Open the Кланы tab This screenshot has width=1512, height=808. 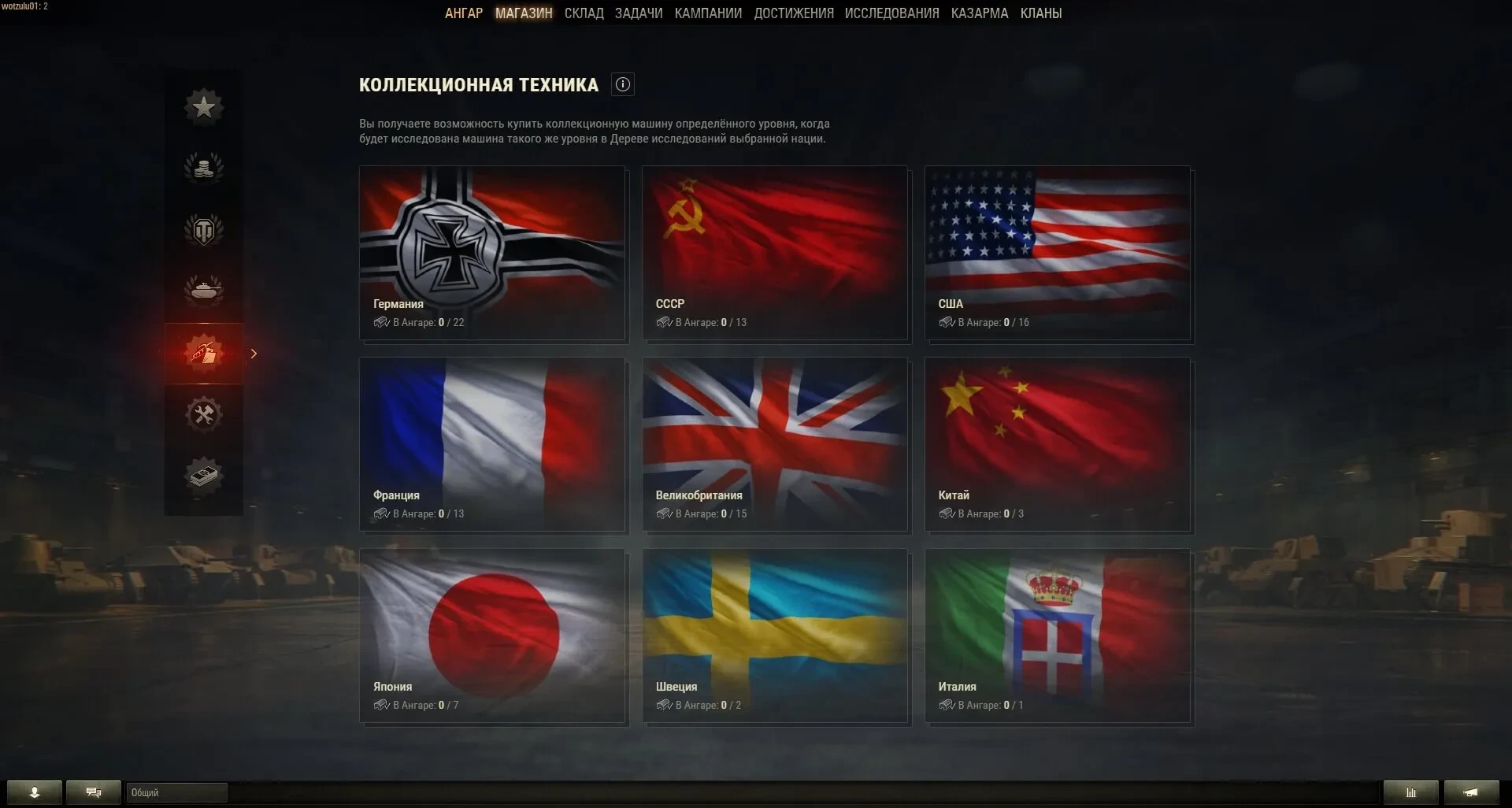point(1040,13)
